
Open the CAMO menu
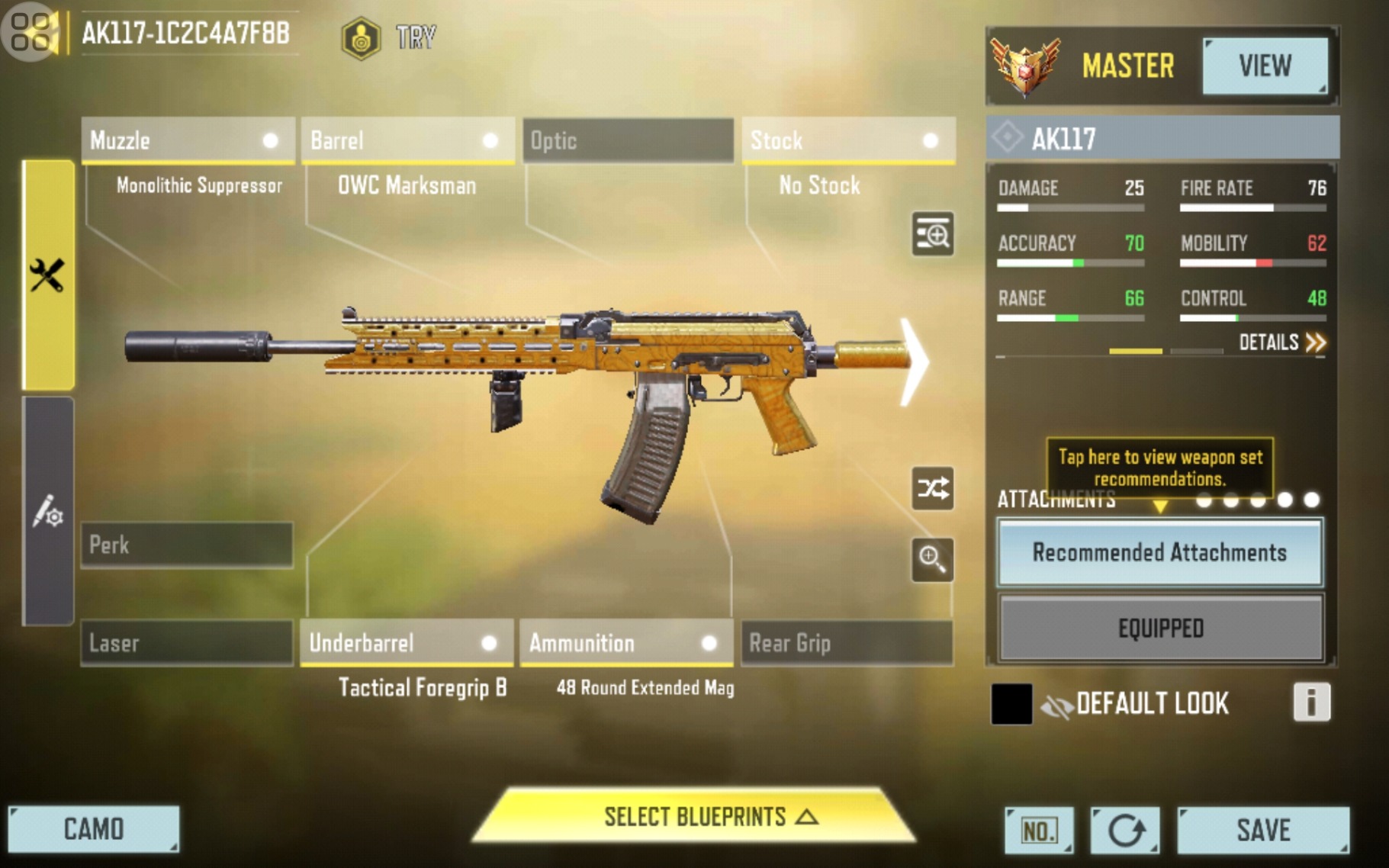click(94, 829)
